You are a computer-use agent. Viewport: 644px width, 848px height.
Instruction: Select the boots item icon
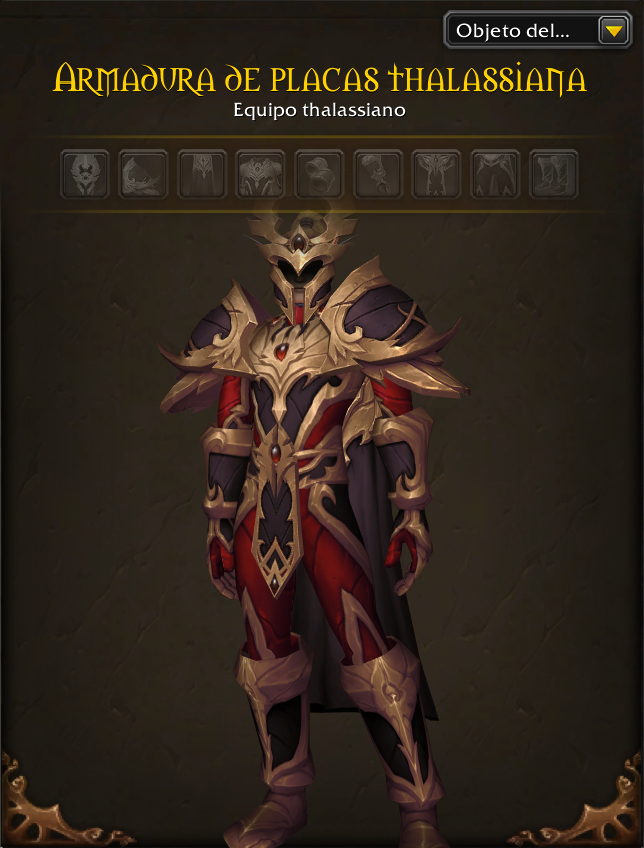[x=554, y=175]
